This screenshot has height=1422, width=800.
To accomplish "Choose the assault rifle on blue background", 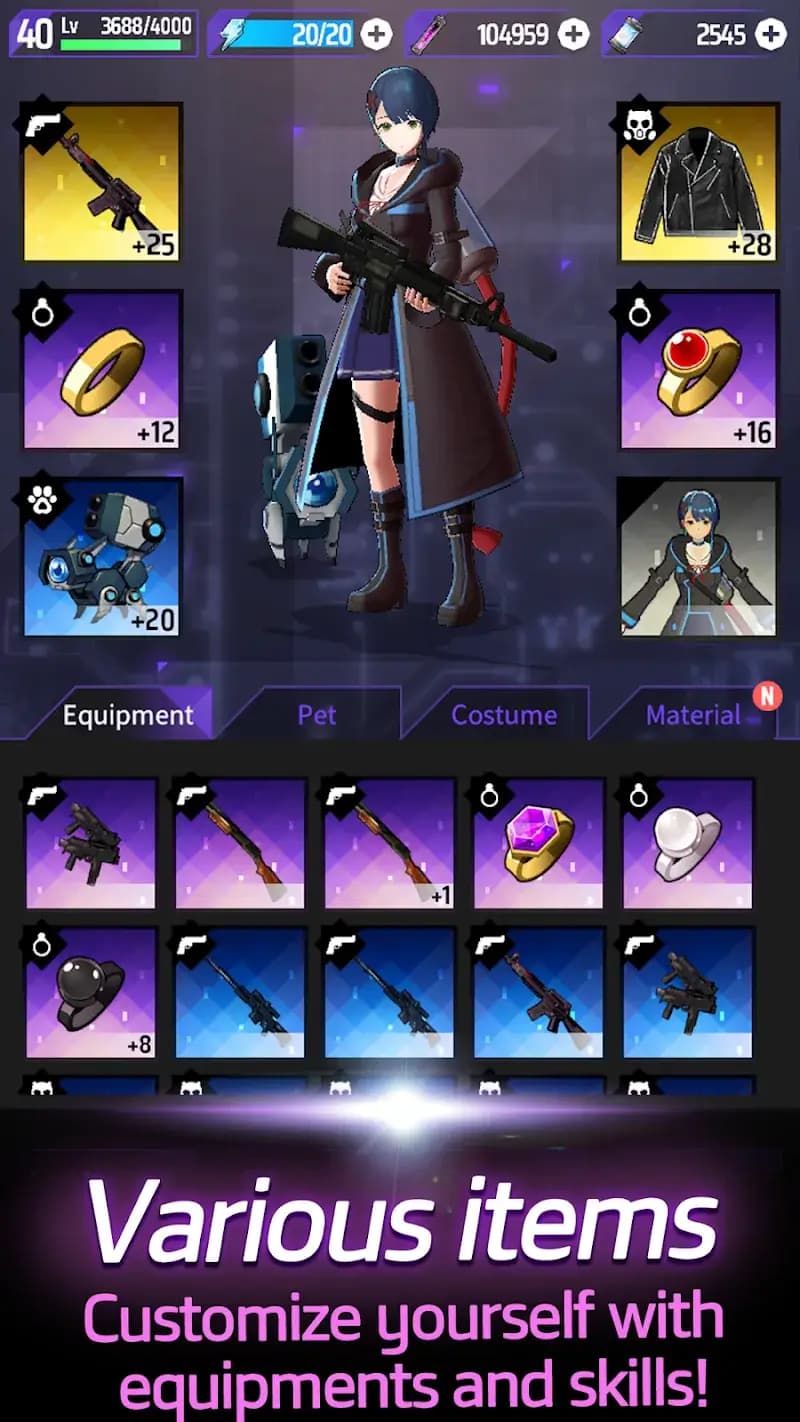I will pos(538,992).
